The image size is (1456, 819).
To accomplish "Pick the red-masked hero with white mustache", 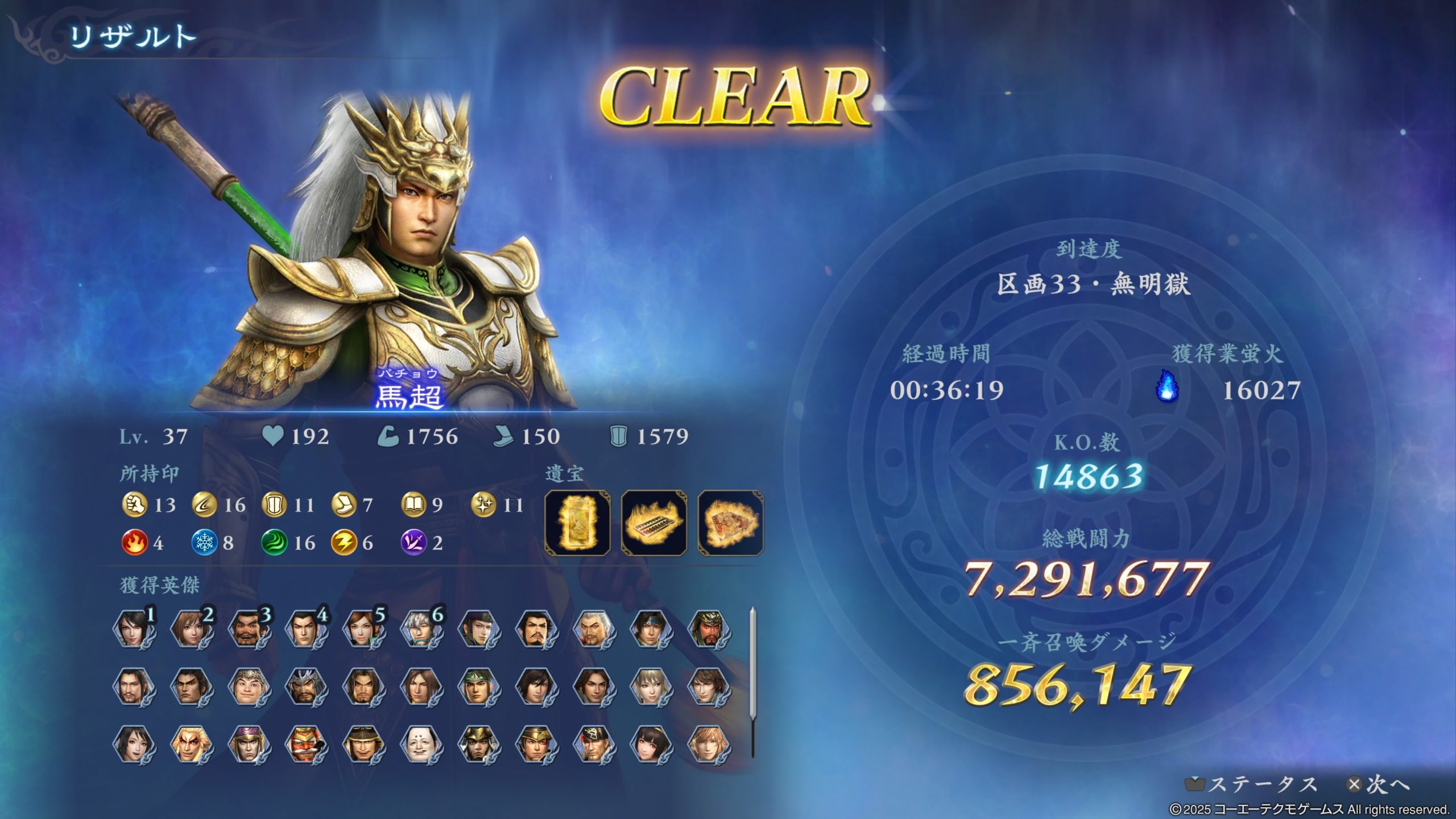I will click(306, 744).
